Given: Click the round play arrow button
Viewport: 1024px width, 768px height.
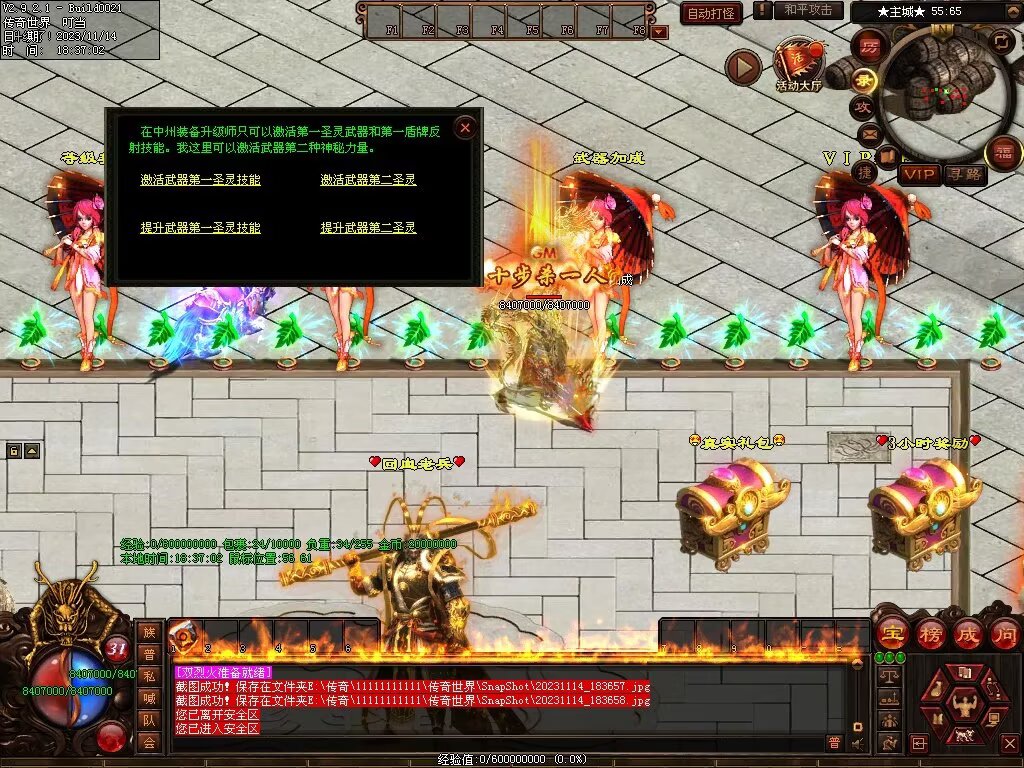Looking at the screenshot, I should point(743,67).
